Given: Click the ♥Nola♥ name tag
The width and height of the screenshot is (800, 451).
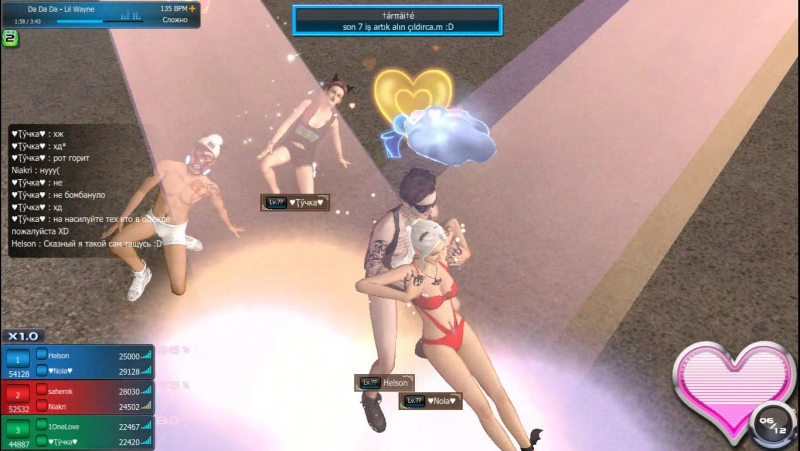Looking at the screenshot, I should tap(431, 401).
